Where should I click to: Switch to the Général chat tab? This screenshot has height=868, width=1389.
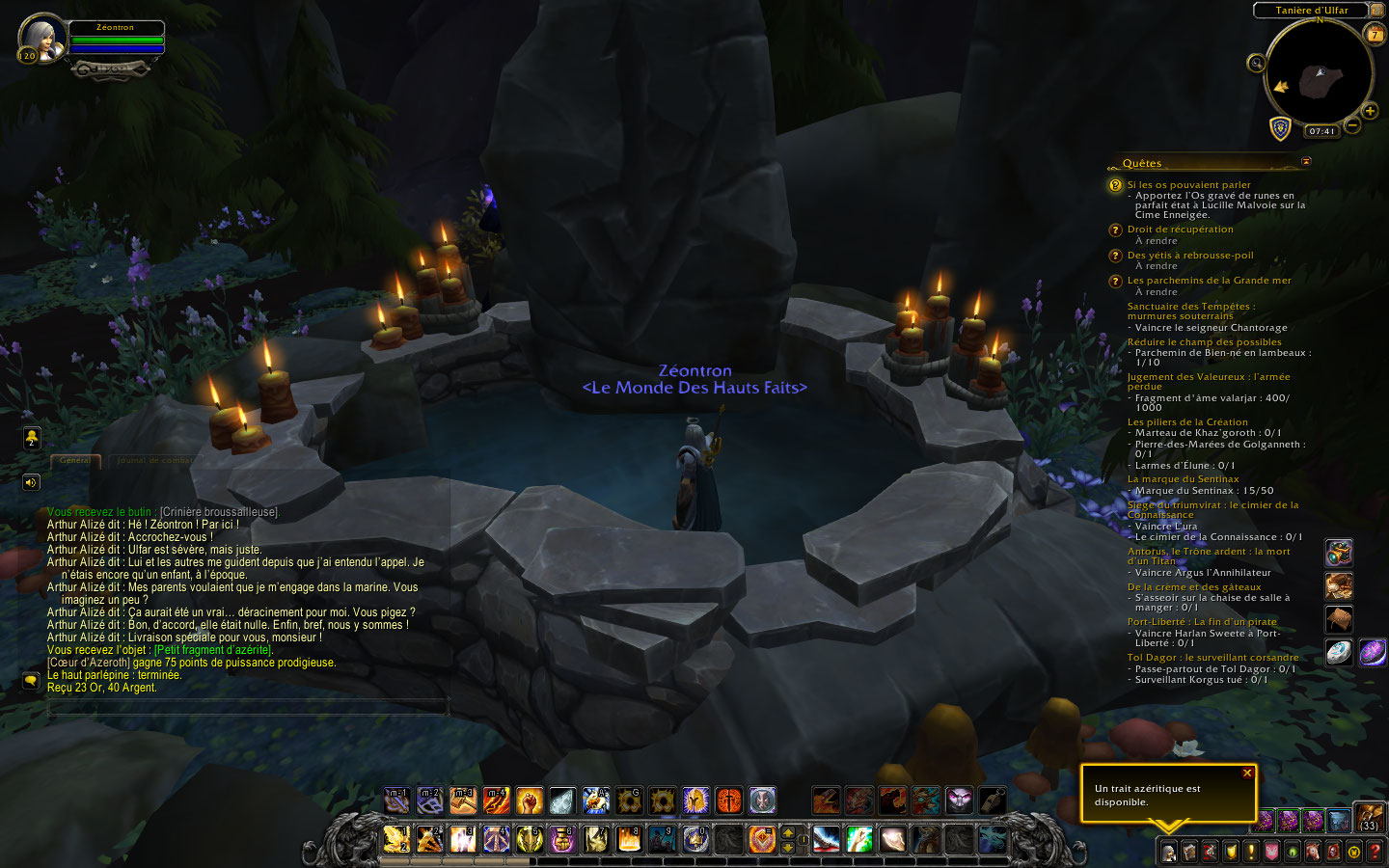(75, 461)
